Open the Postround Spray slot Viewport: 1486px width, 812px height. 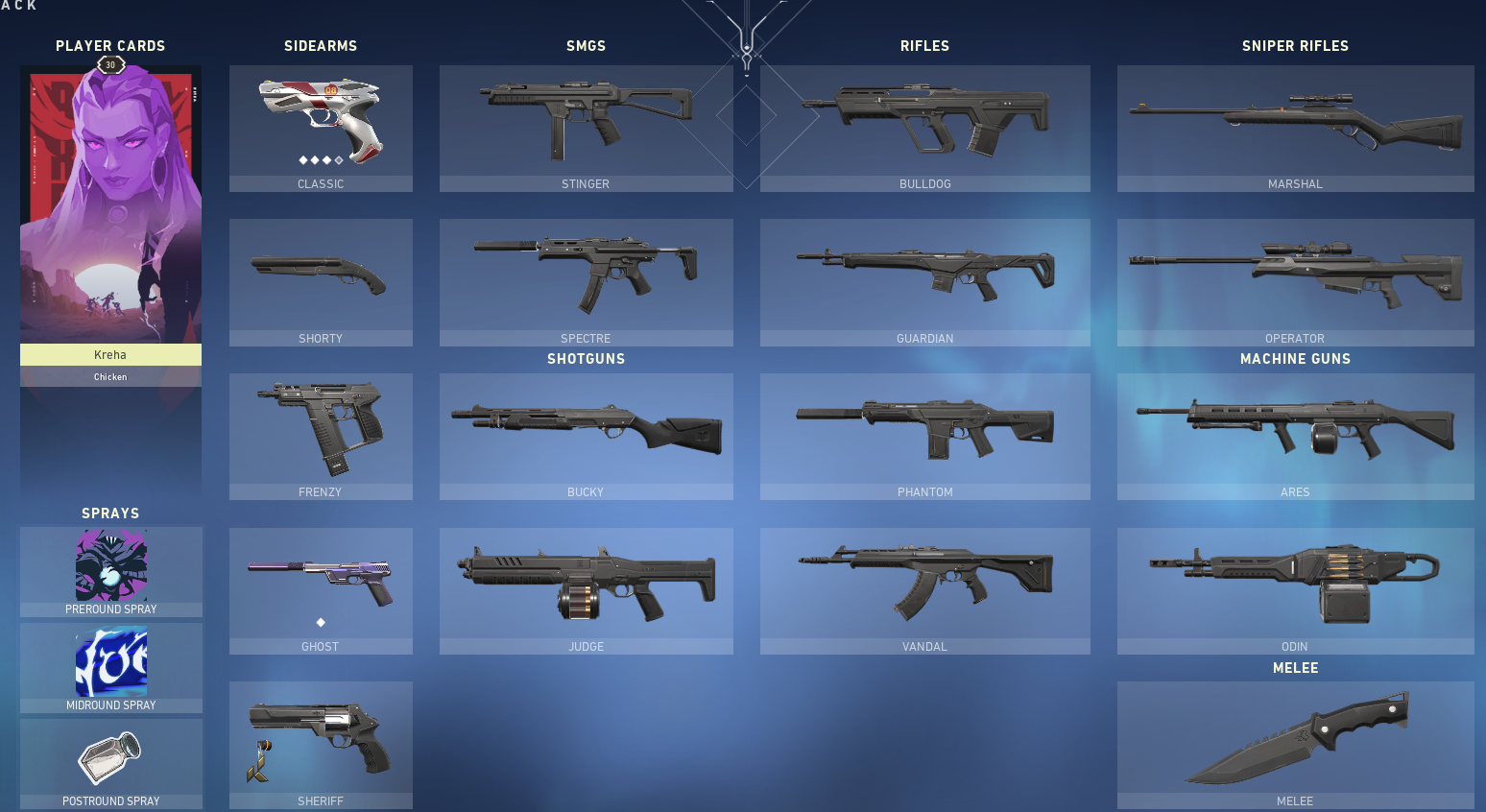[x=110, y=758]
